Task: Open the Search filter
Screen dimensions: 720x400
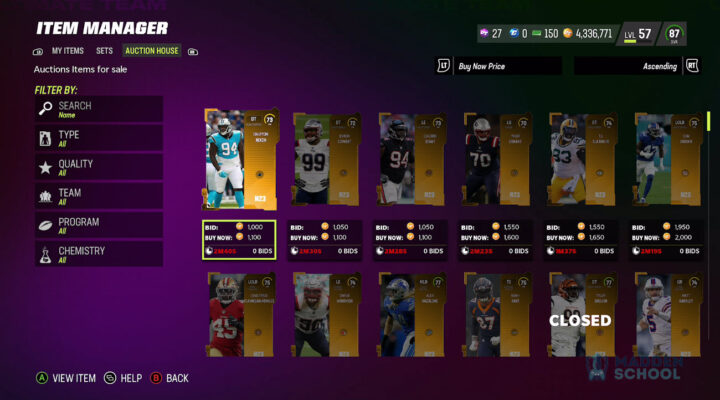Action: [98, 109]
